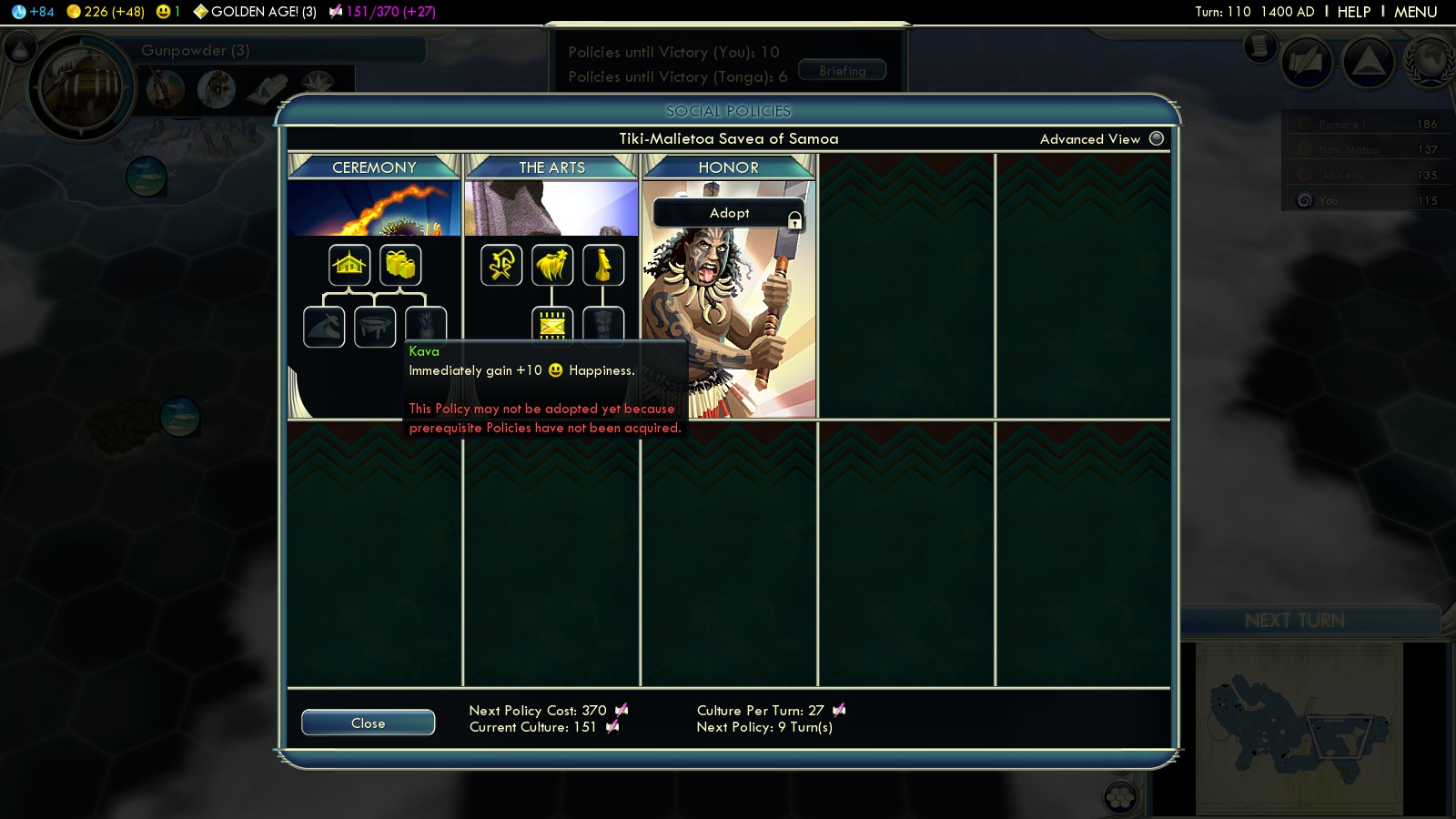Pick the dimmed tiki mask policy icon
Image resolution: width=1456 pixels, height=819 pixels.
[x=603, y=322]
